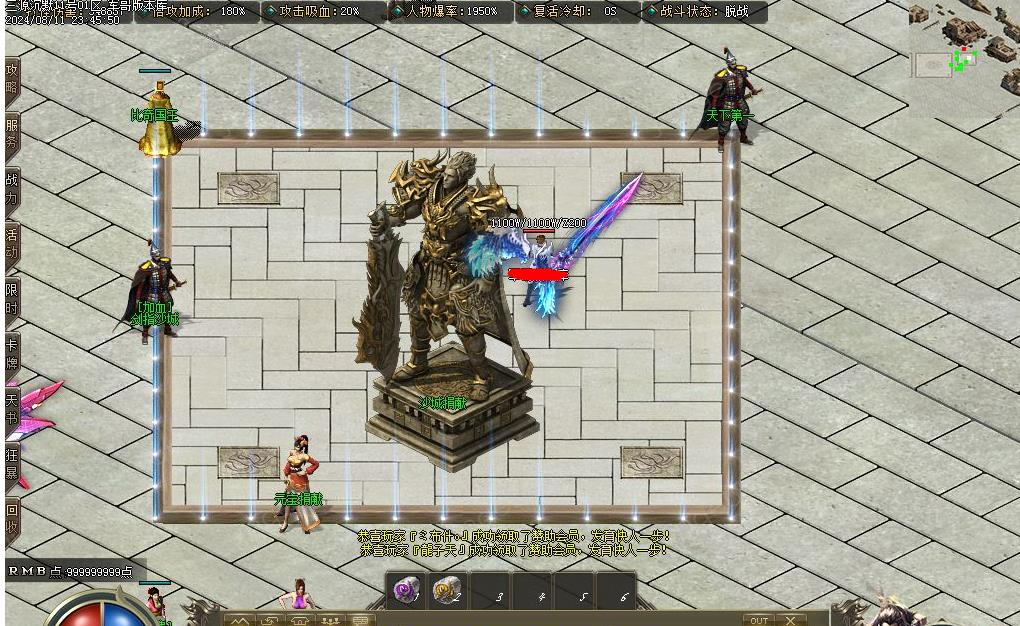Click the OUT button on bottom bar
This screenshot has height=626, width=1020.
(760, 620)
